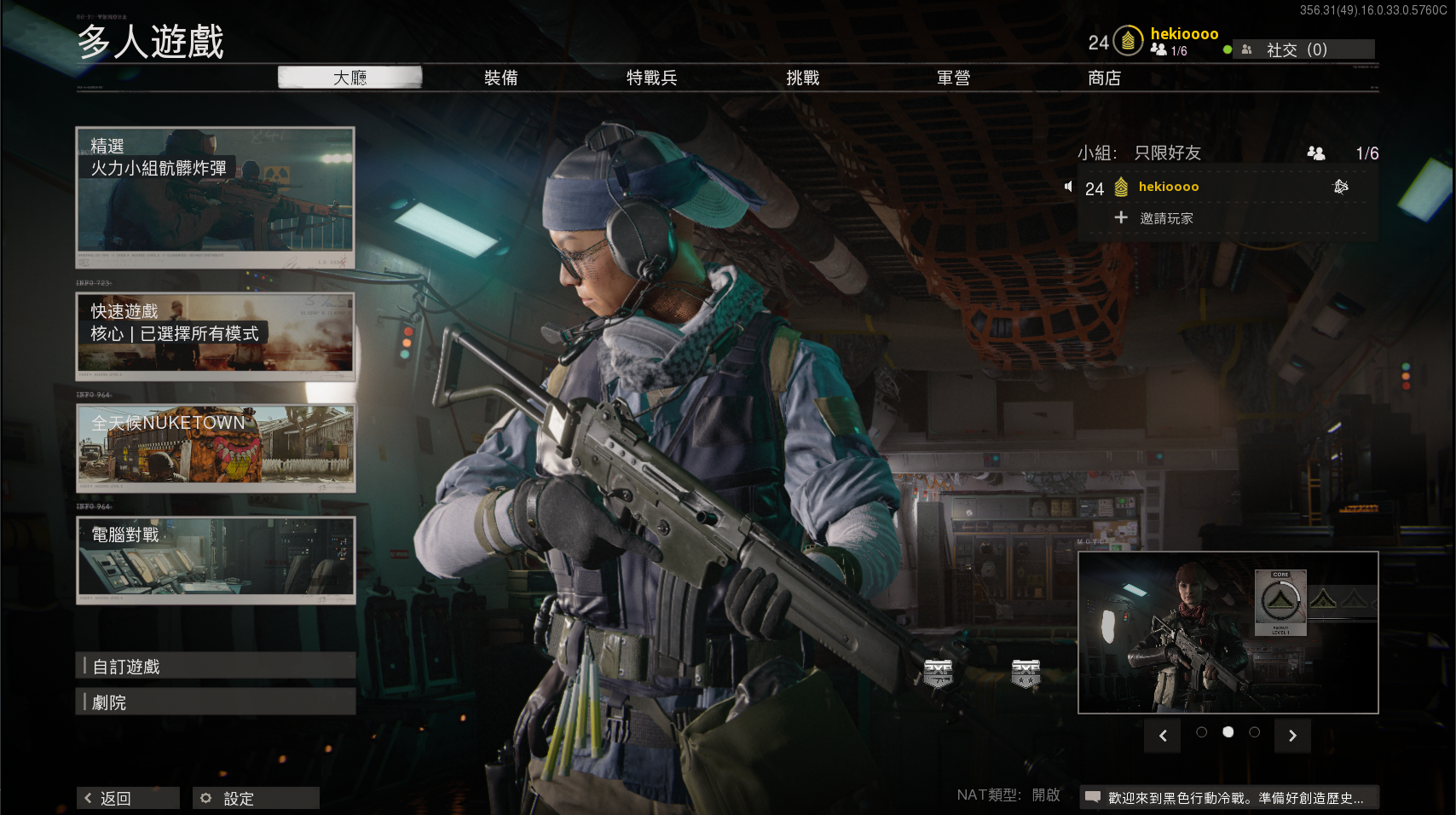
Task: Choose the 精選 火力小組骯髒炸彈 playlist
Action: coord(216,197)
